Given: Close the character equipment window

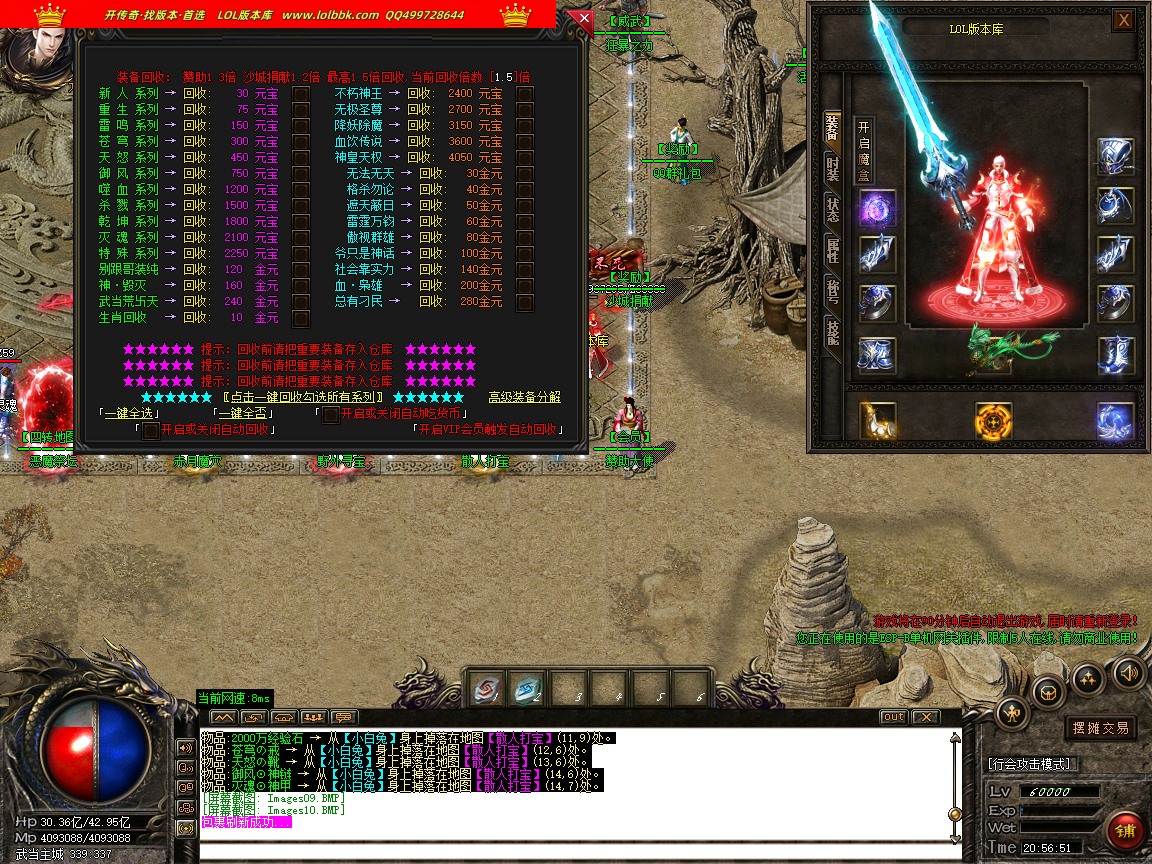Looking at the screenshot, I should [x=1124, y=20].
